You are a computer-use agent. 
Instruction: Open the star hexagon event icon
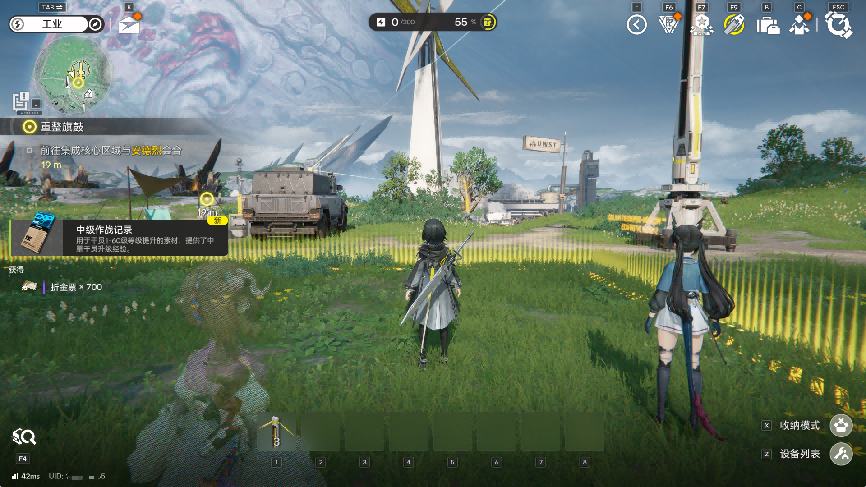(702, 25)
